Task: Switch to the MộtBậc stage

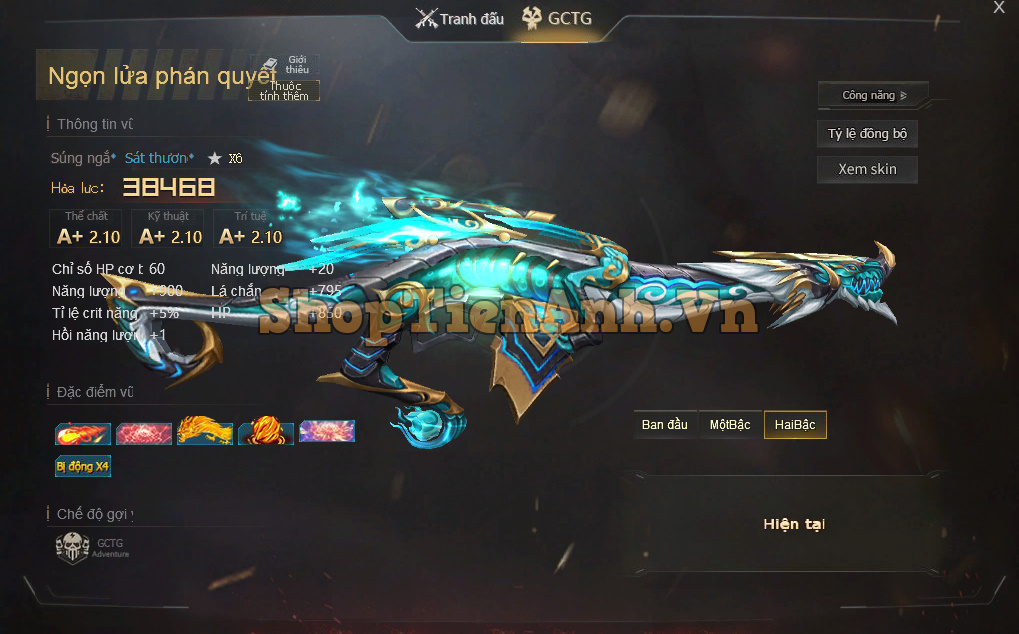Action: (730, 425)
